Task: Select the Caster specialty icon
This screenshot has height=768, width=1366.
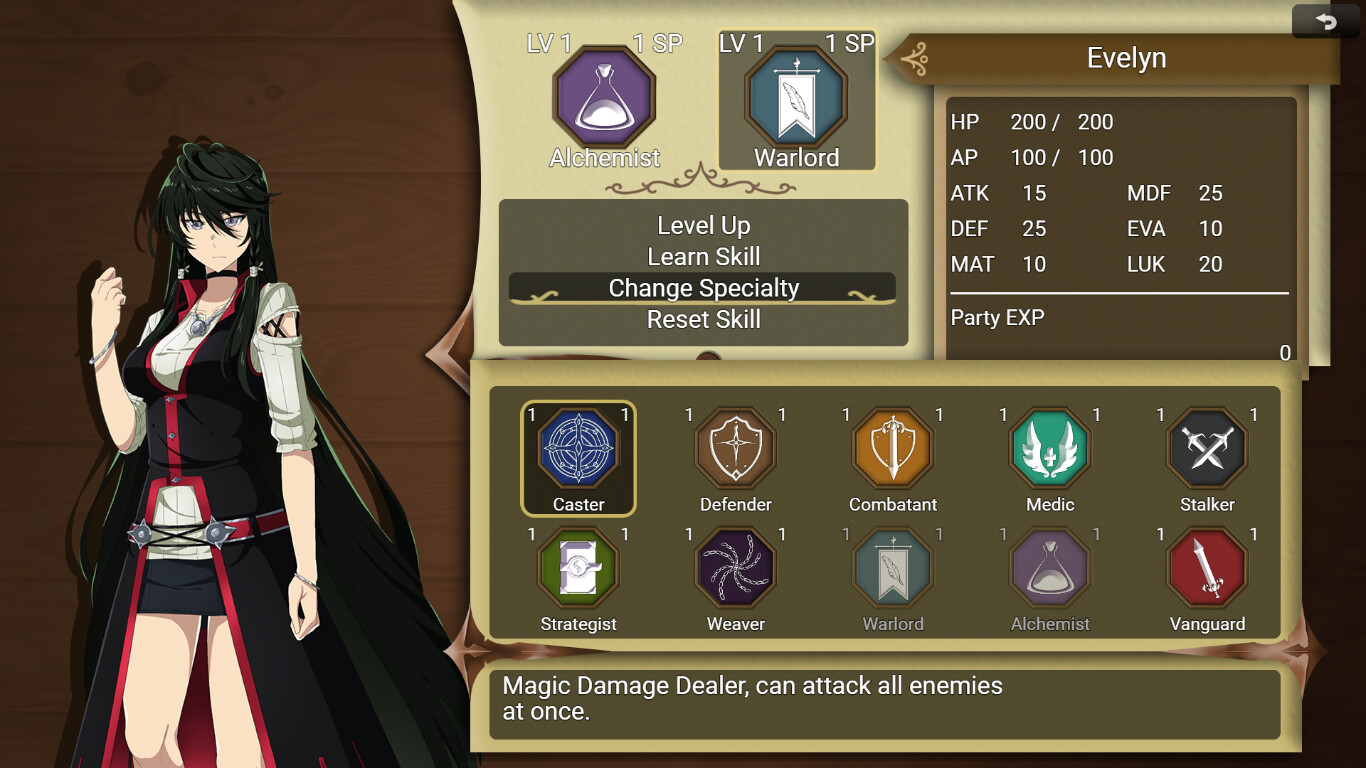Action: click(x=578, y=455)
